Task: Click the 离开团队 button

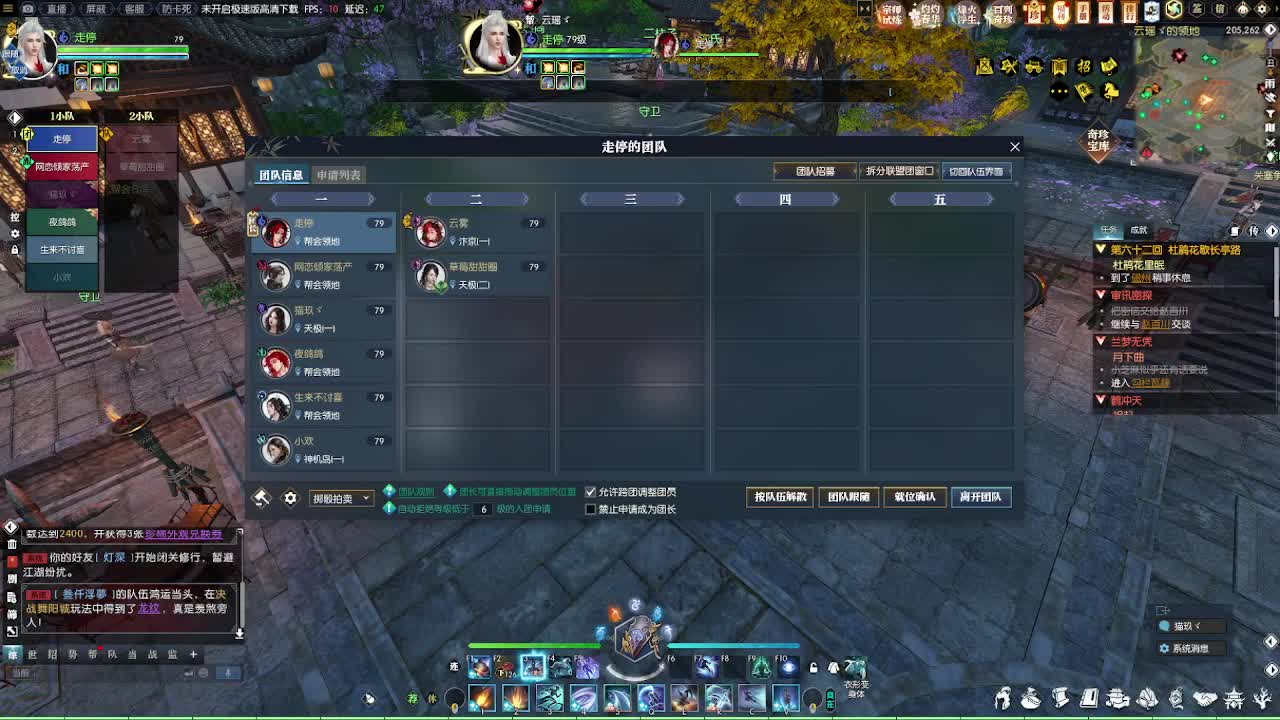Action: 980,497
